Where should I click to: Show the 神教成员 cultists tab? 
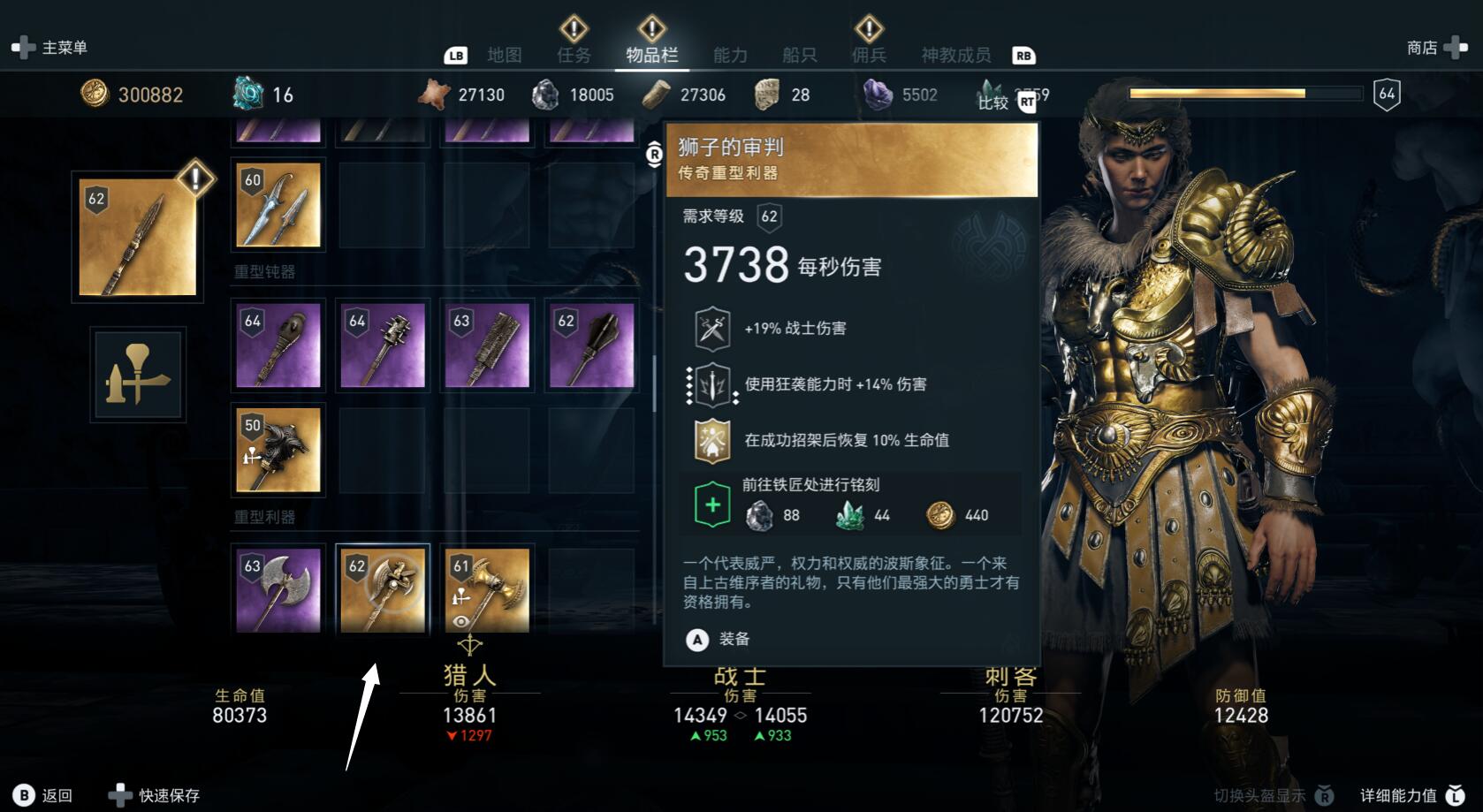pyautogui.click(x=955, y=55)
